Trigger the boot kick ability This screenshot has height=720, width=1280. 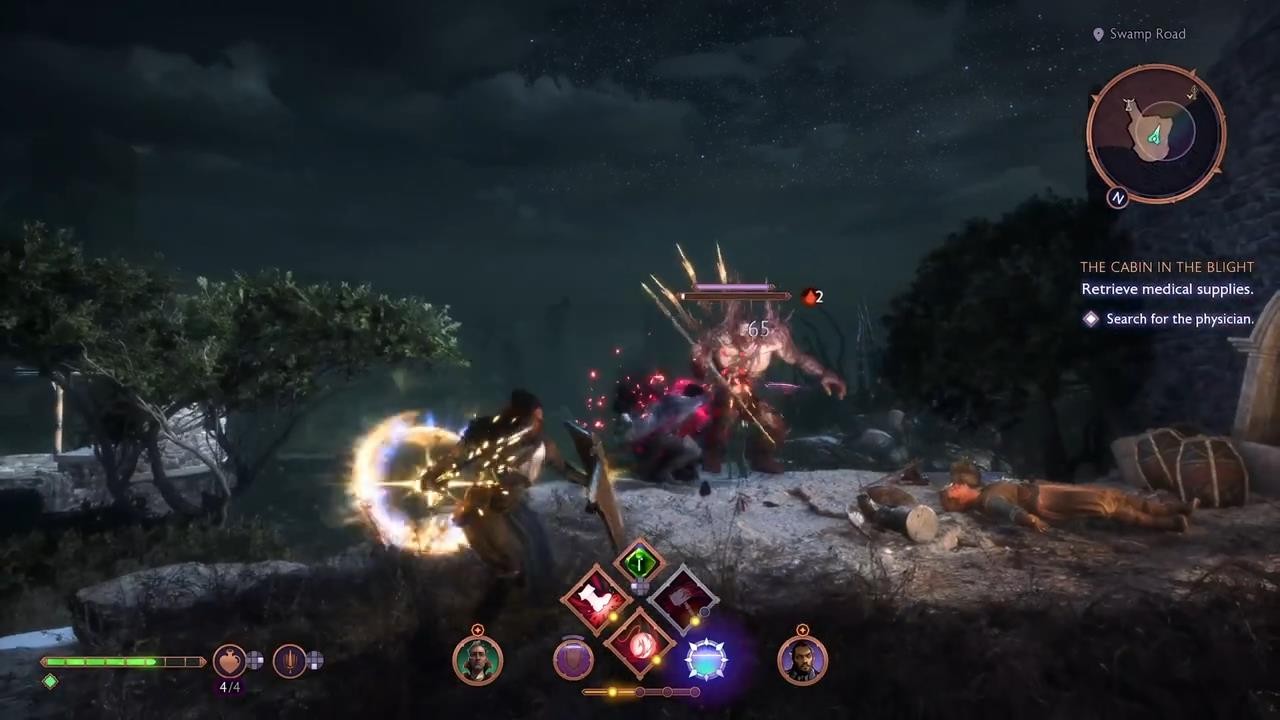coord(596,600)
